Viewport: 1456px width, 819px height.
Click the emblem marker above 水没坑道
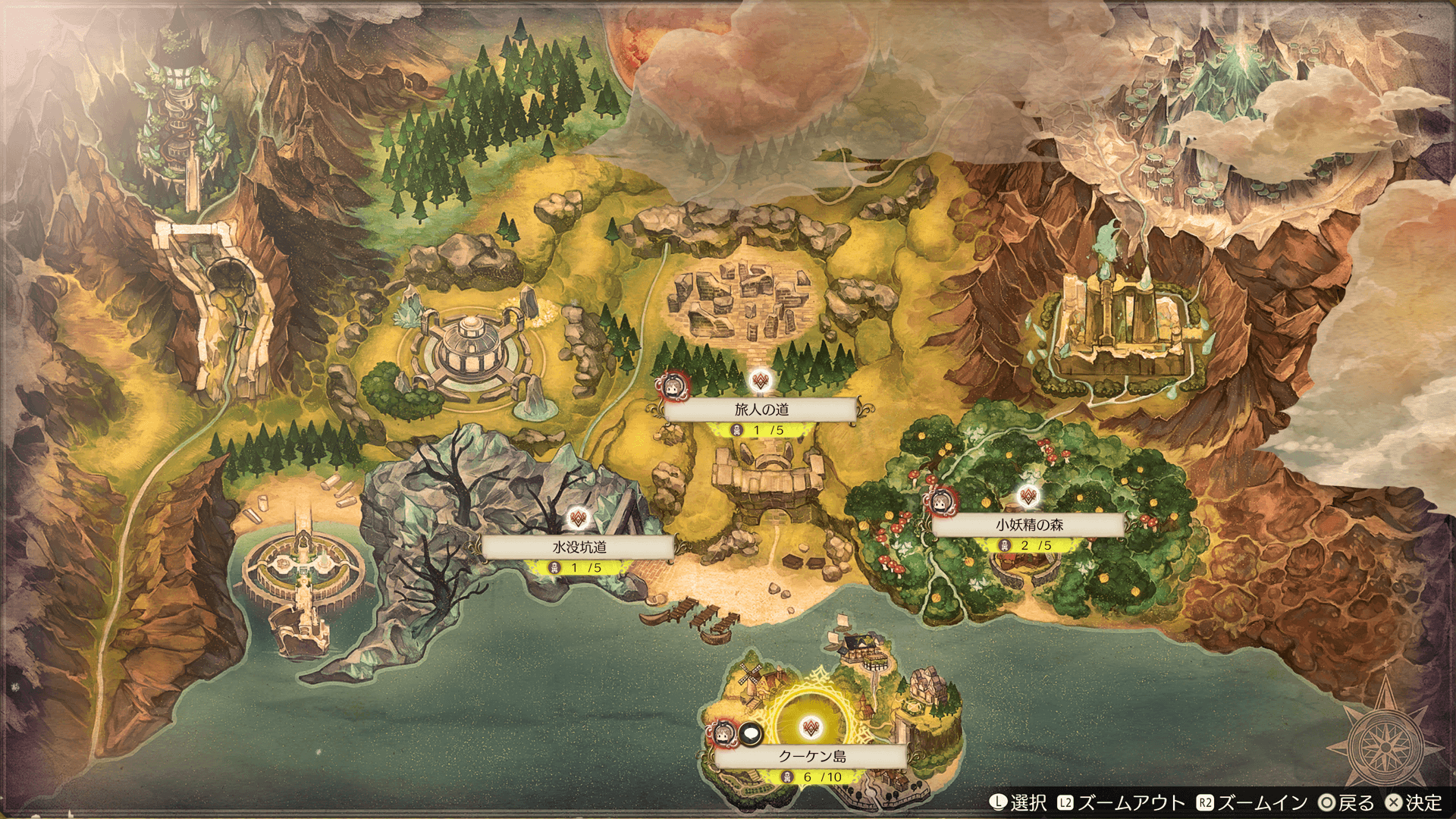(579, 519)
